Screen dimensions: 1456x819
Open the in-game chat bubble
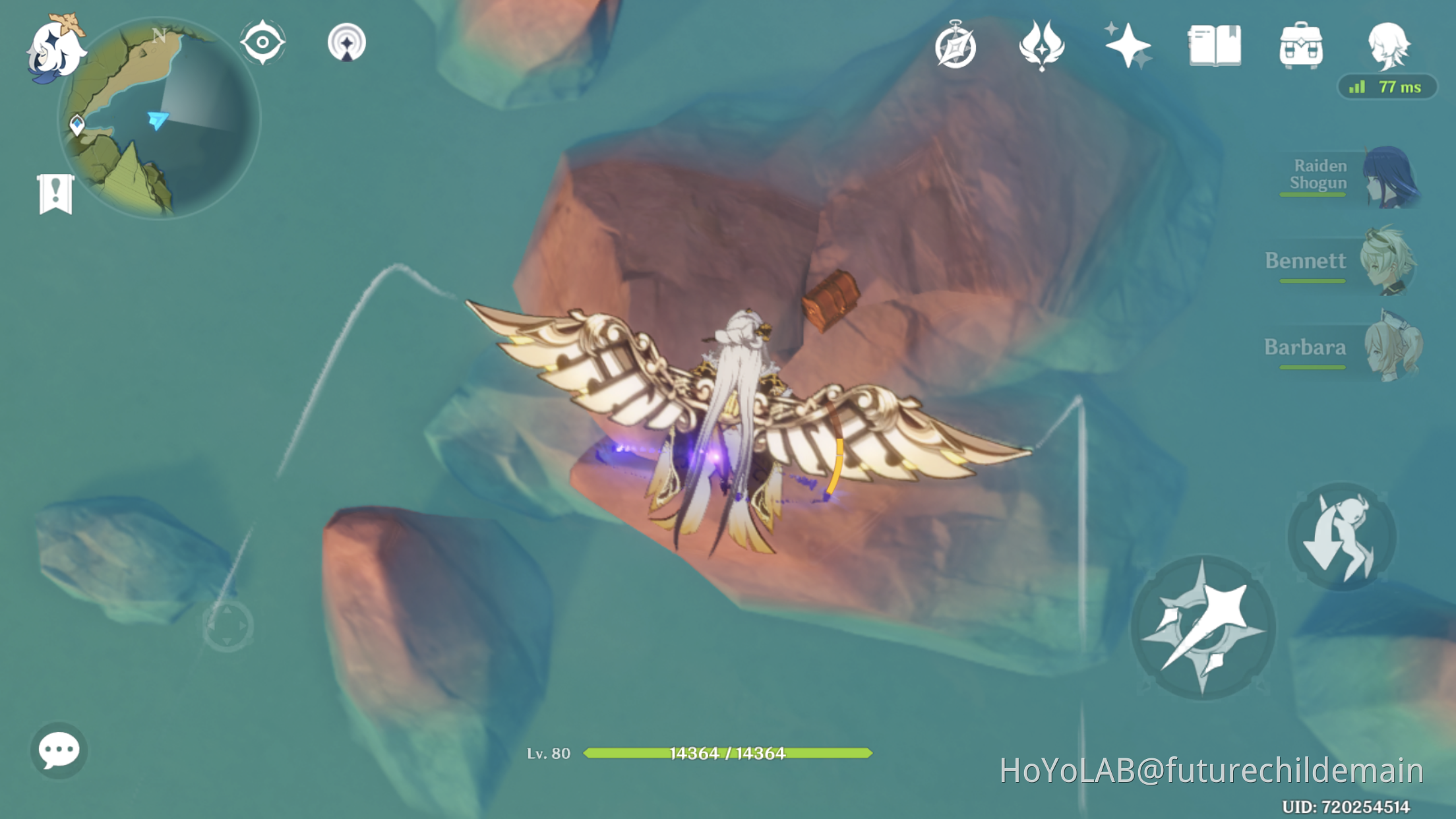[x=58, y=750]
